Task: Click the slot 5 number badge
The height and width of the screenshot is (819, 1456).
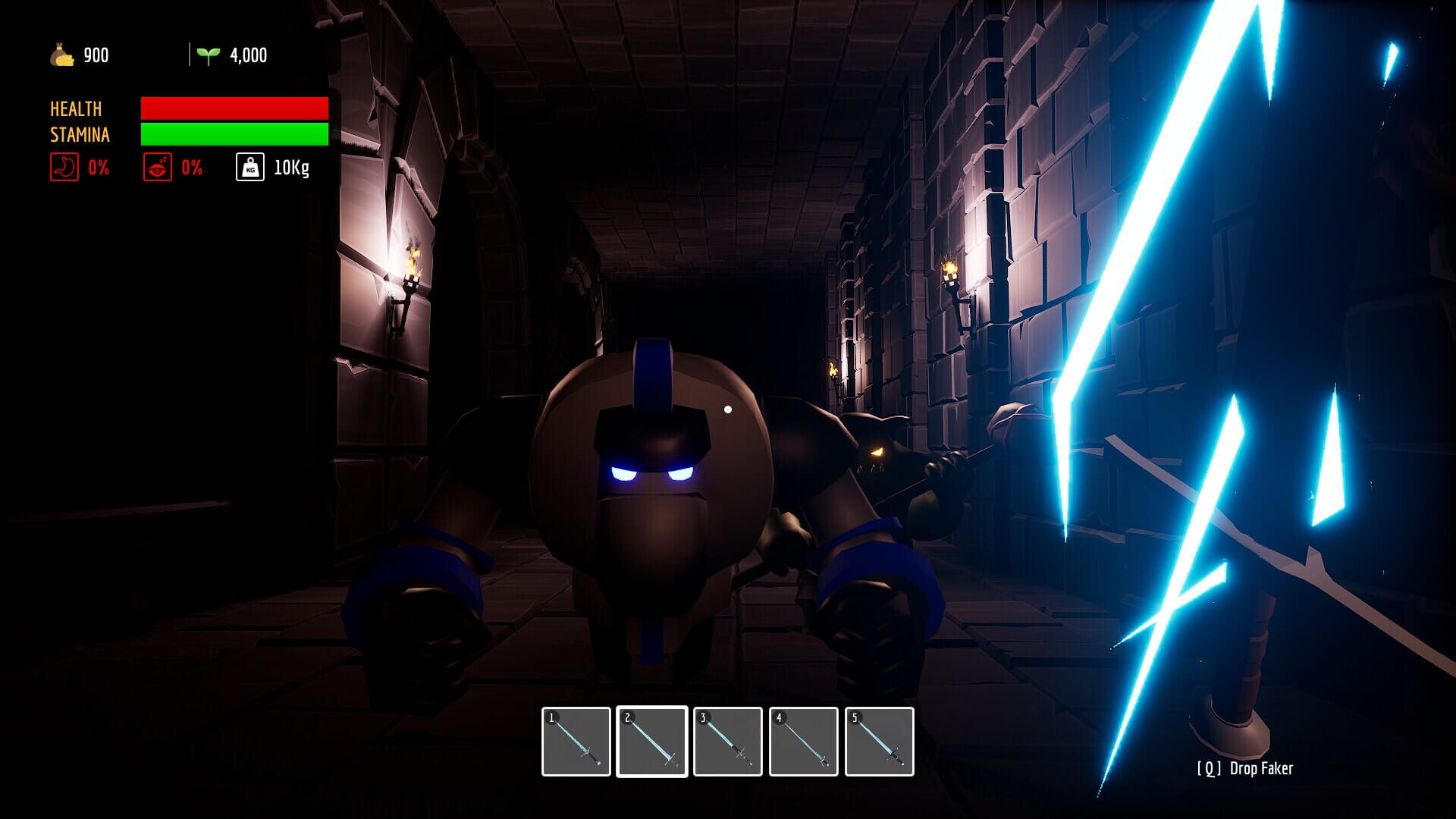Action: (x=855, y=717)
